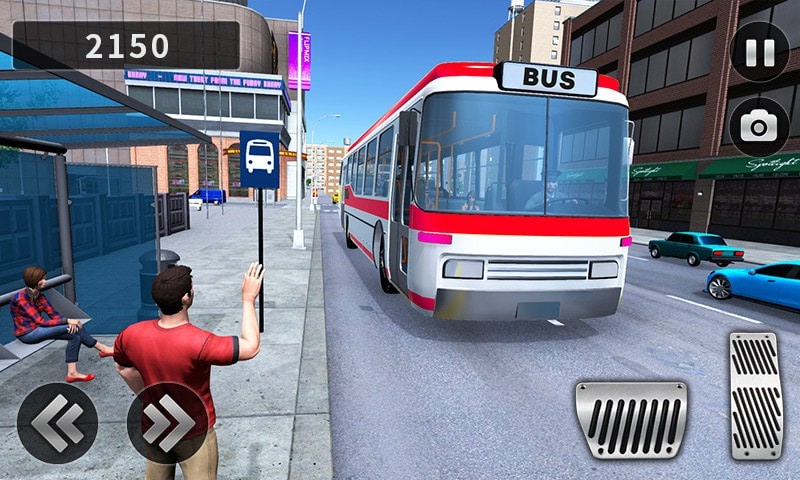
Task: Switch view with the camera button
Action: pos(759,127)
